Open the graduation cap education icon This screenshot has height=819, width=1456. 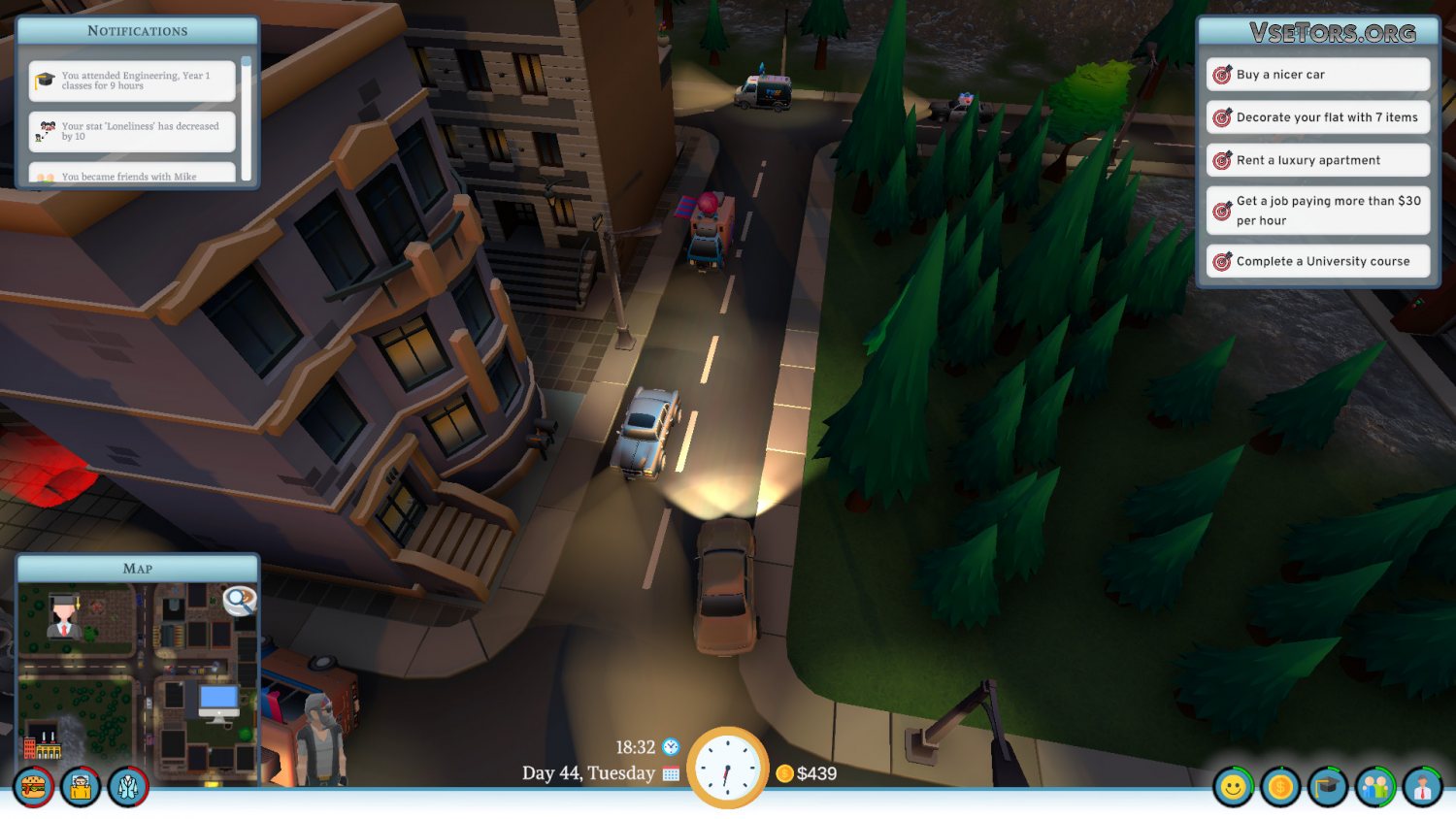(1328, 787)
